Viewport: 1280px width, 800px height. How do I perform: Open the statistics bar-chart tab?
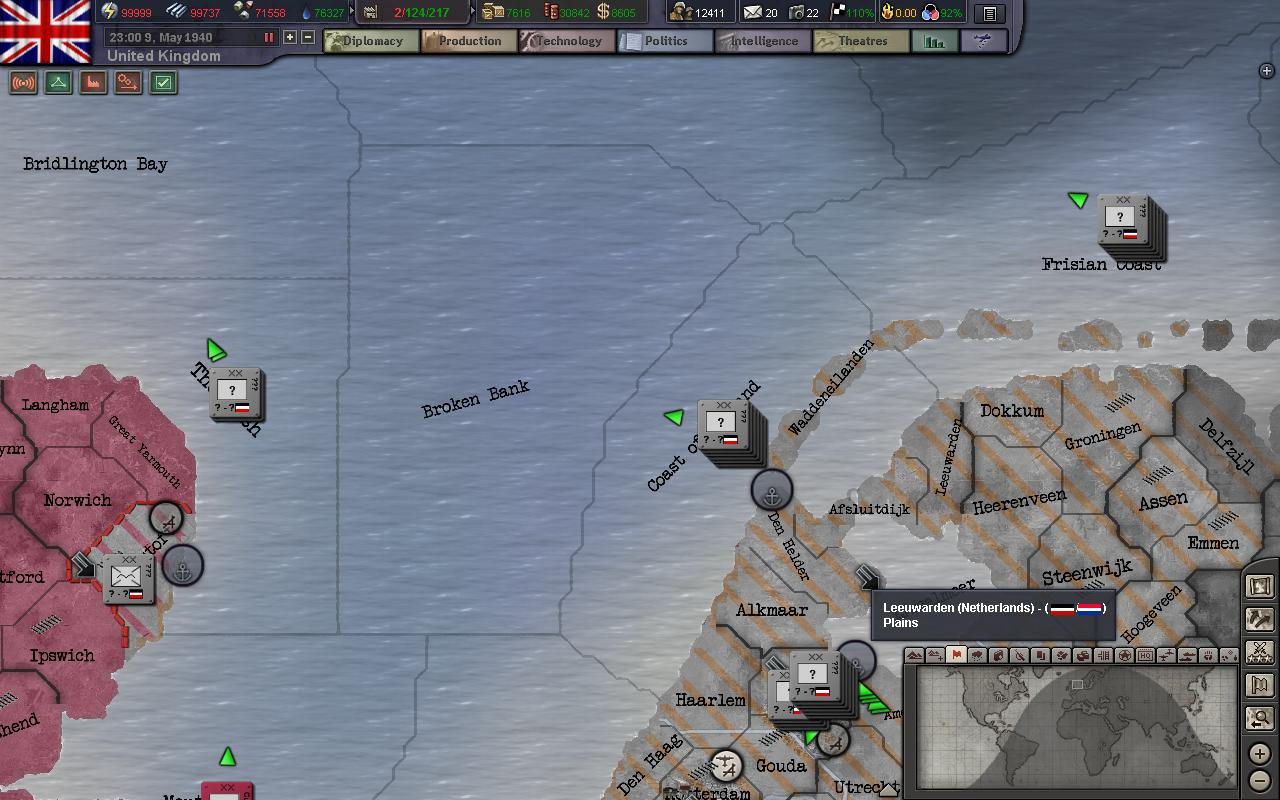click(x=934, y=41)
